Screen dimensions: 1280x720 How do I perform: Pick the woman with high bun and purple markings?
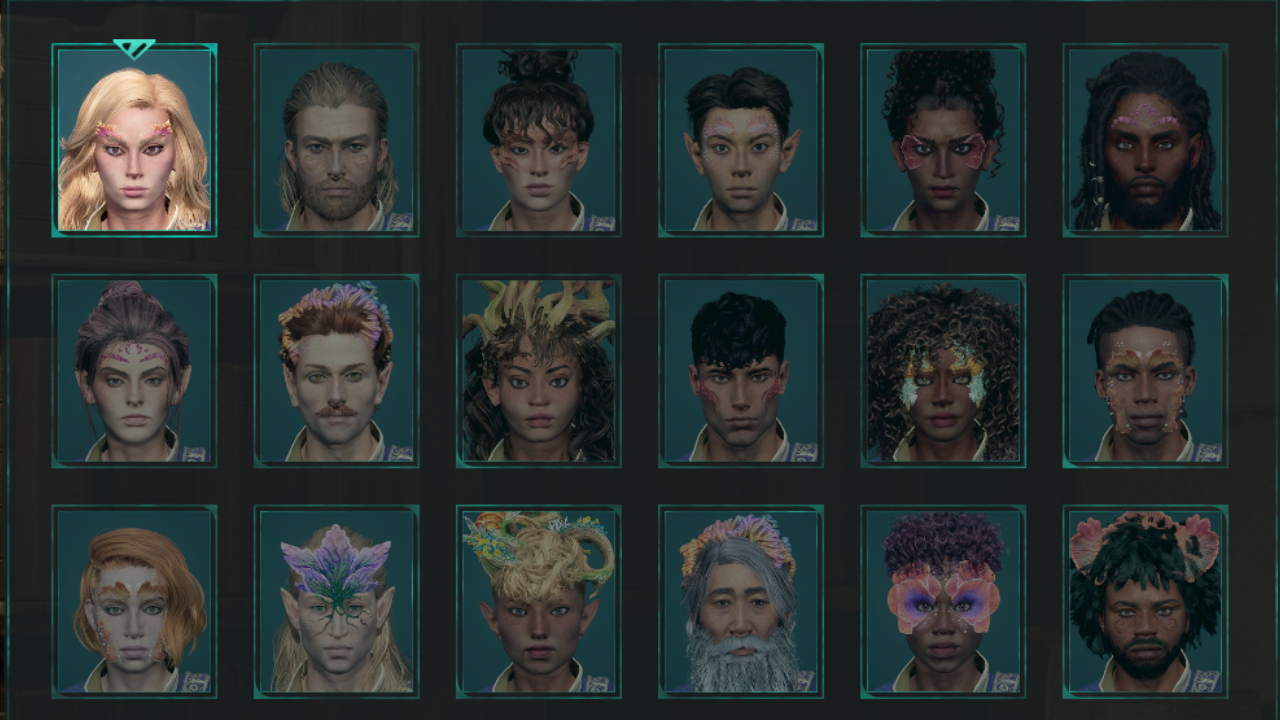pos(134,371)
